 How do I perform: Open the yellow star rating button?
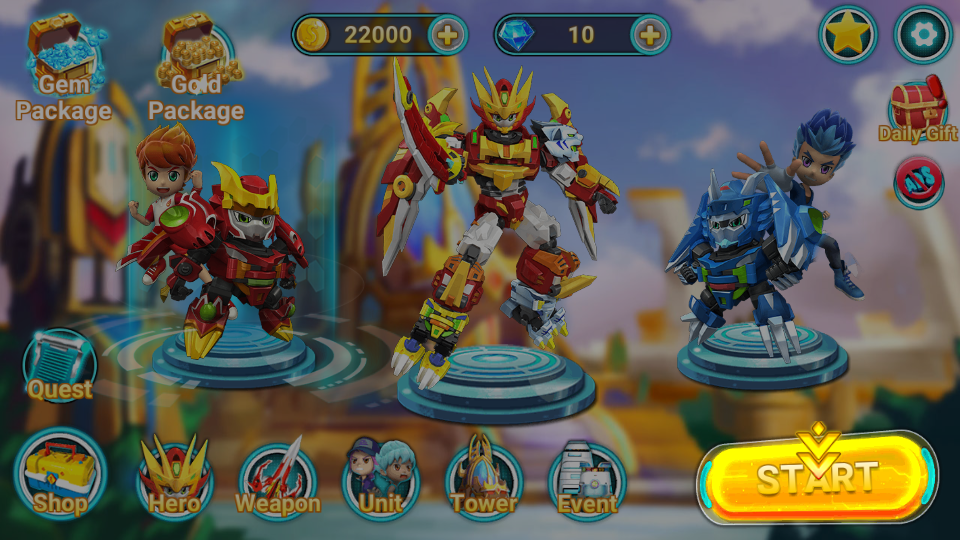pos(848,35)
